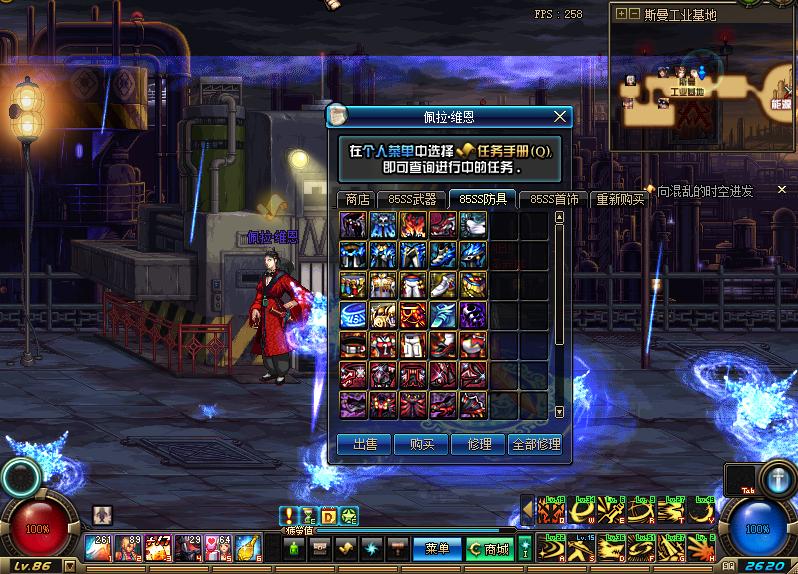Select the quickslot potion with count 261
The height and width of the screenshot is (574, 798).
pyautogui.click(x=99, y=547)
